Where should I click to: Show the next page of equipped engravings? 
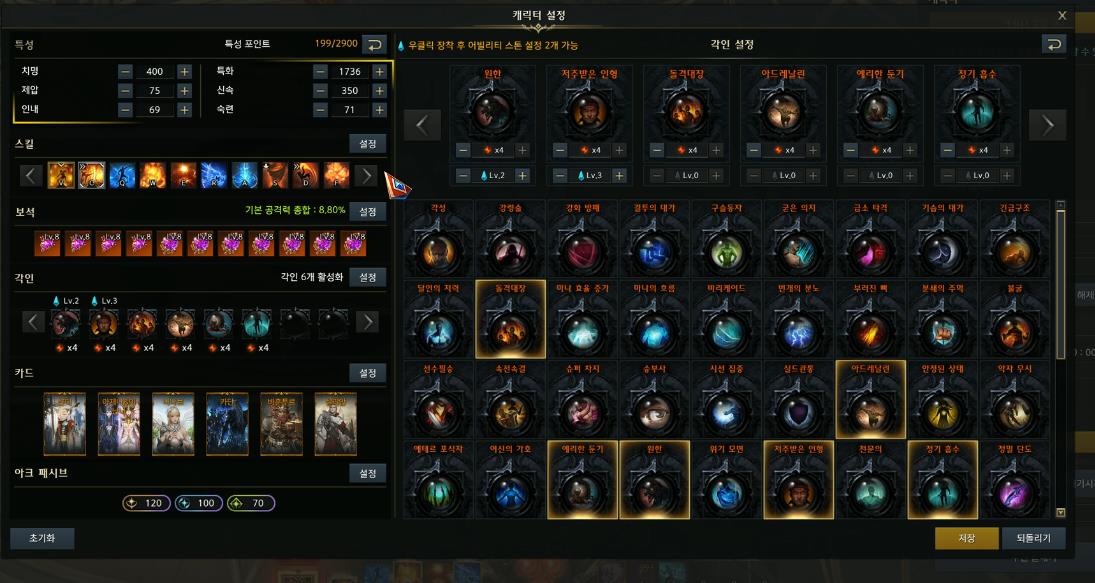[x=1047, y=125]
